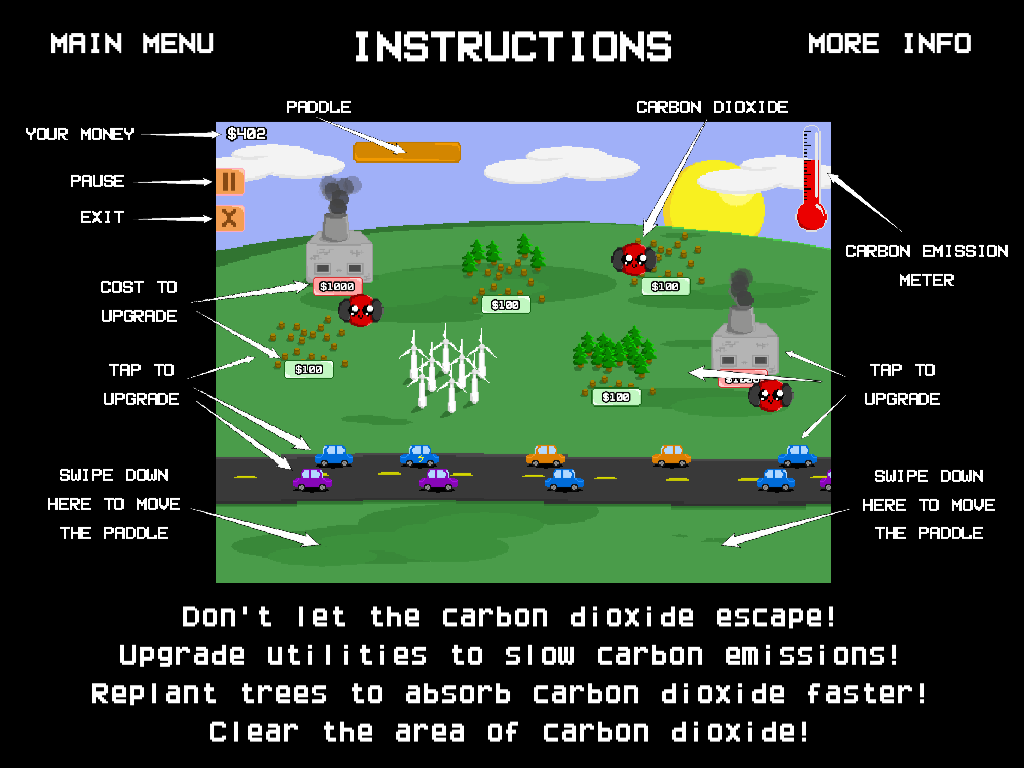Image resolution: width=1024 pixels, height=768 pixels.
Task: Open the More Info page
Action: (x=889, y=44)
